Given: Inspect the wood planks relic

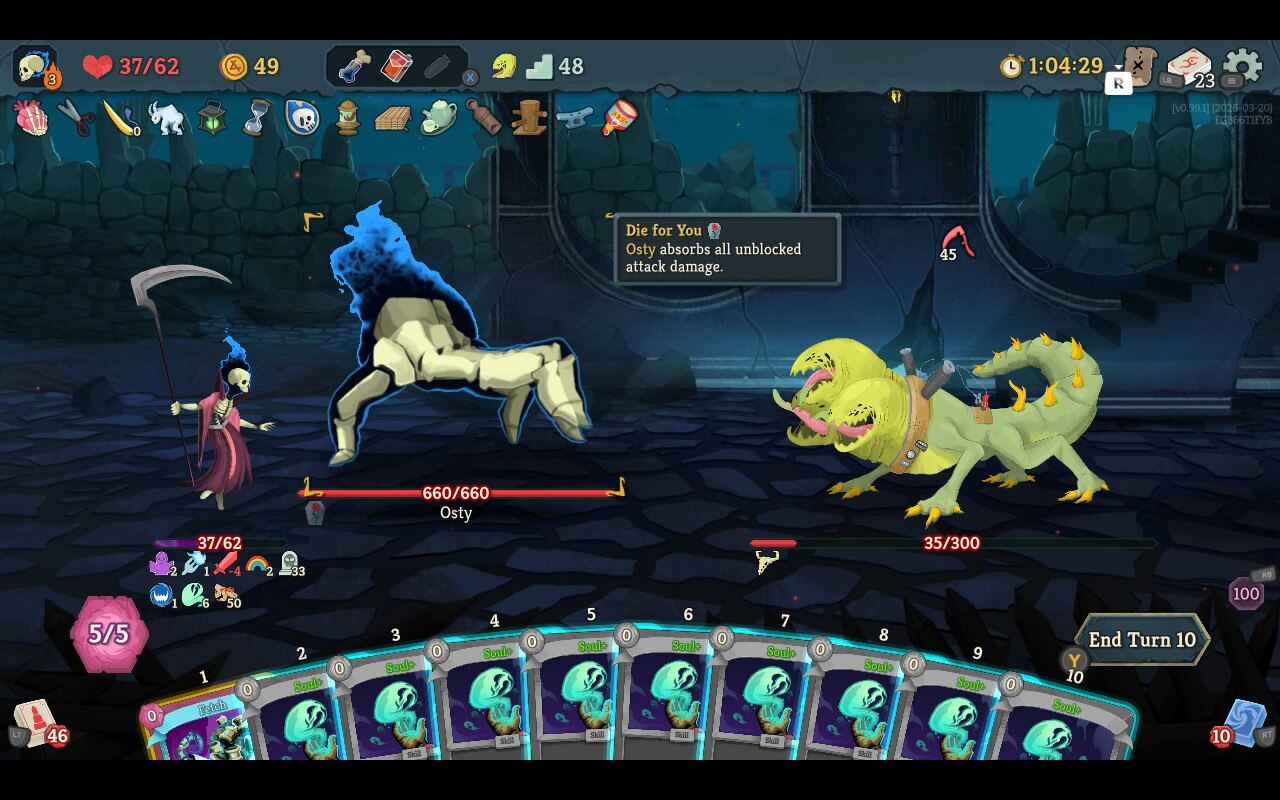Looking at the screenshot, I should pyautogui.click(x=392, y=118).
